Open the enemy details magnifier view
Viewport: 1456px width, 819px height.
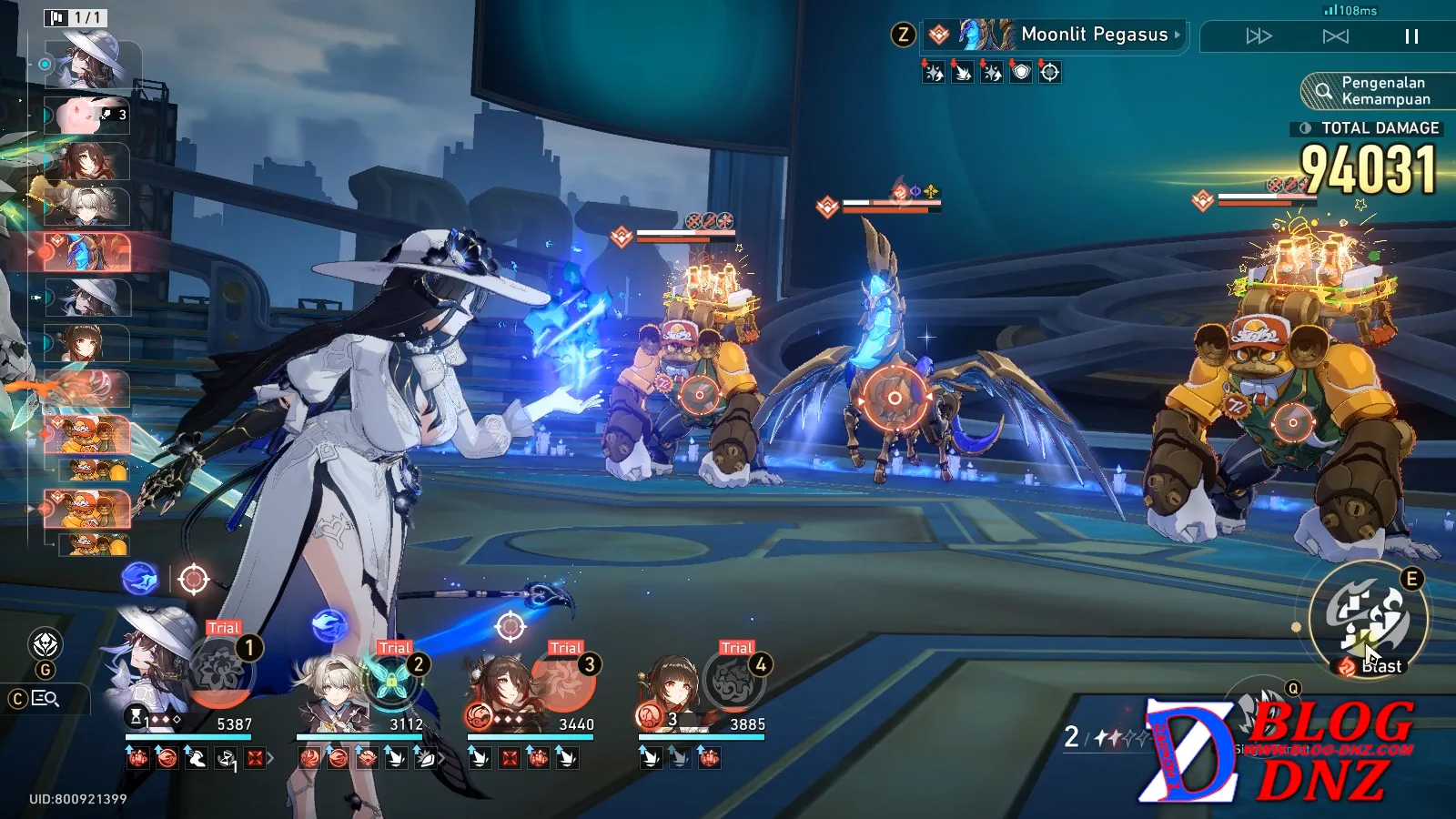click(x=45, y=698)
